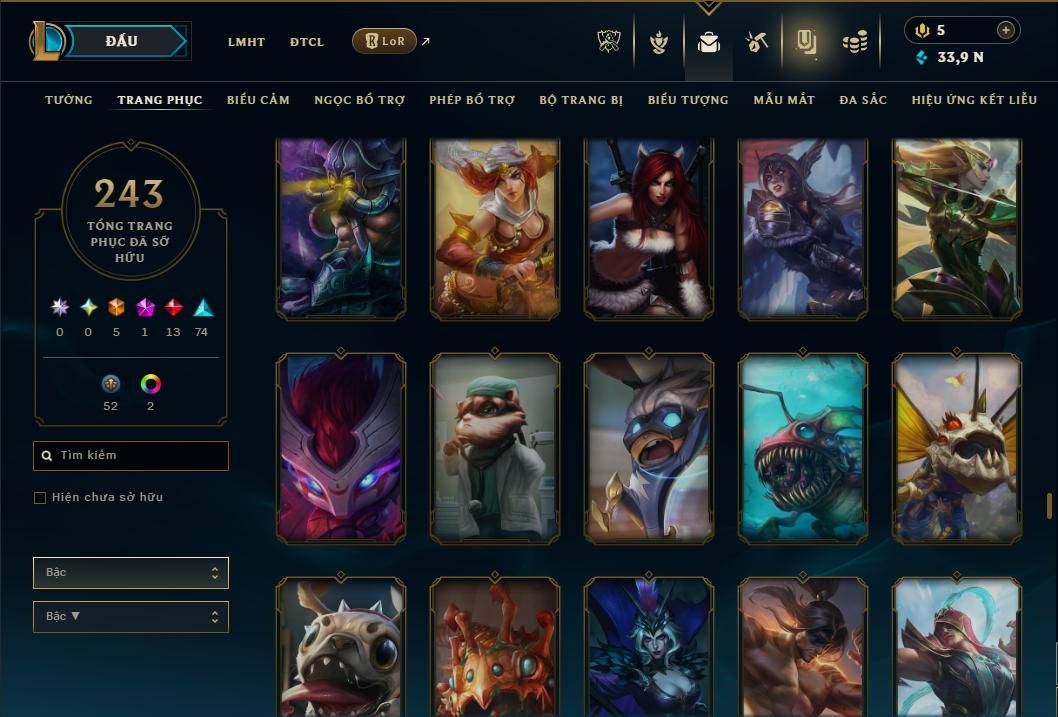Viewport: 1058px width, 717px height.
Task: Select the BIỂU CẢM tab
Action: coord(258,100)
